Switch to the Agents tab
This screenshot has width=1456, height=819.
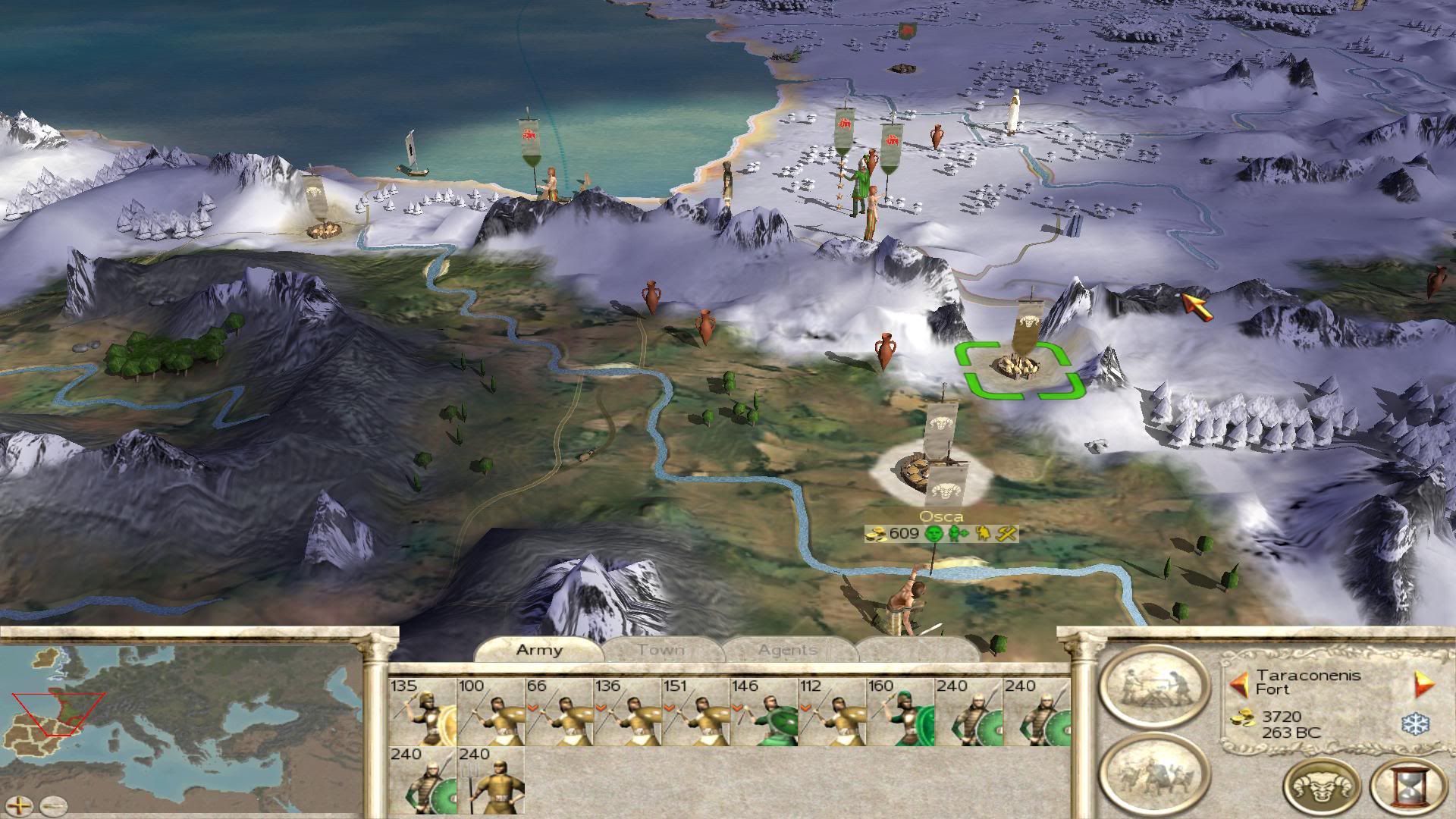[788, 650]
